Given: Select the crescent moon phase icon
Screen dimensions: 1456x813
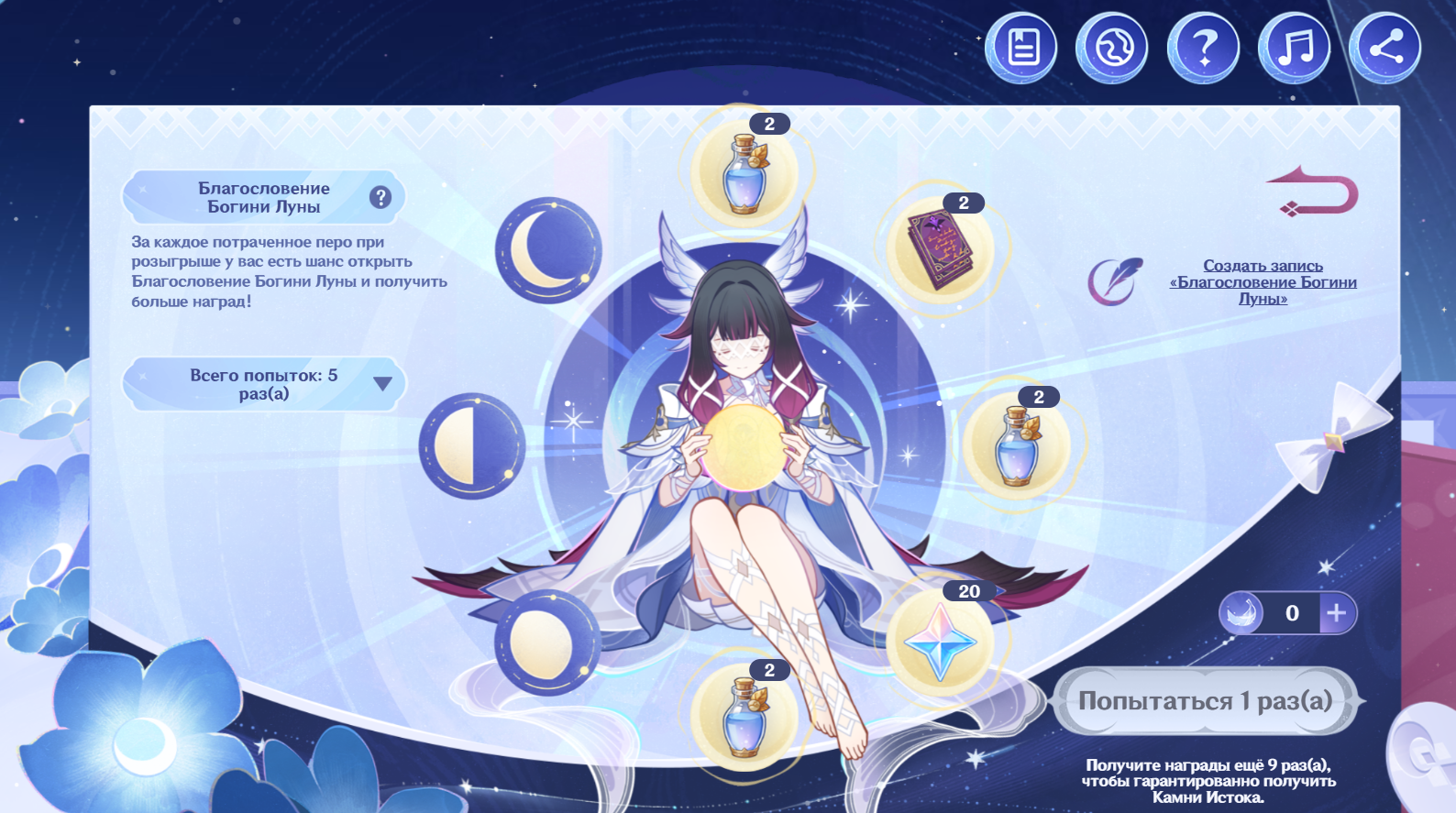Looking at the screenshot, I should 548,251.
